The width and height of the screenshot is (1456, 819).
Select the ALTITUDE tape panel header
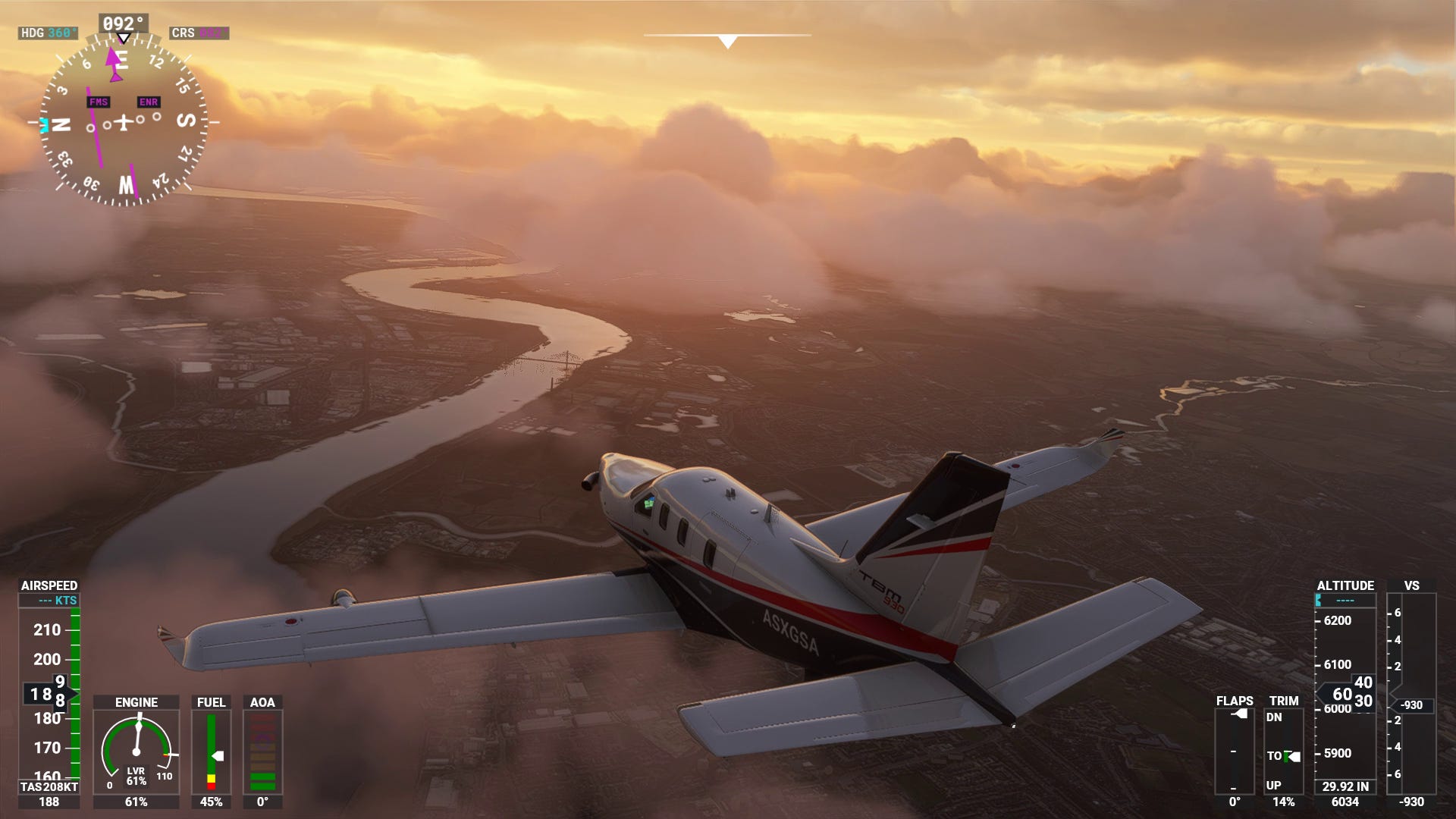coord(1345,586)
